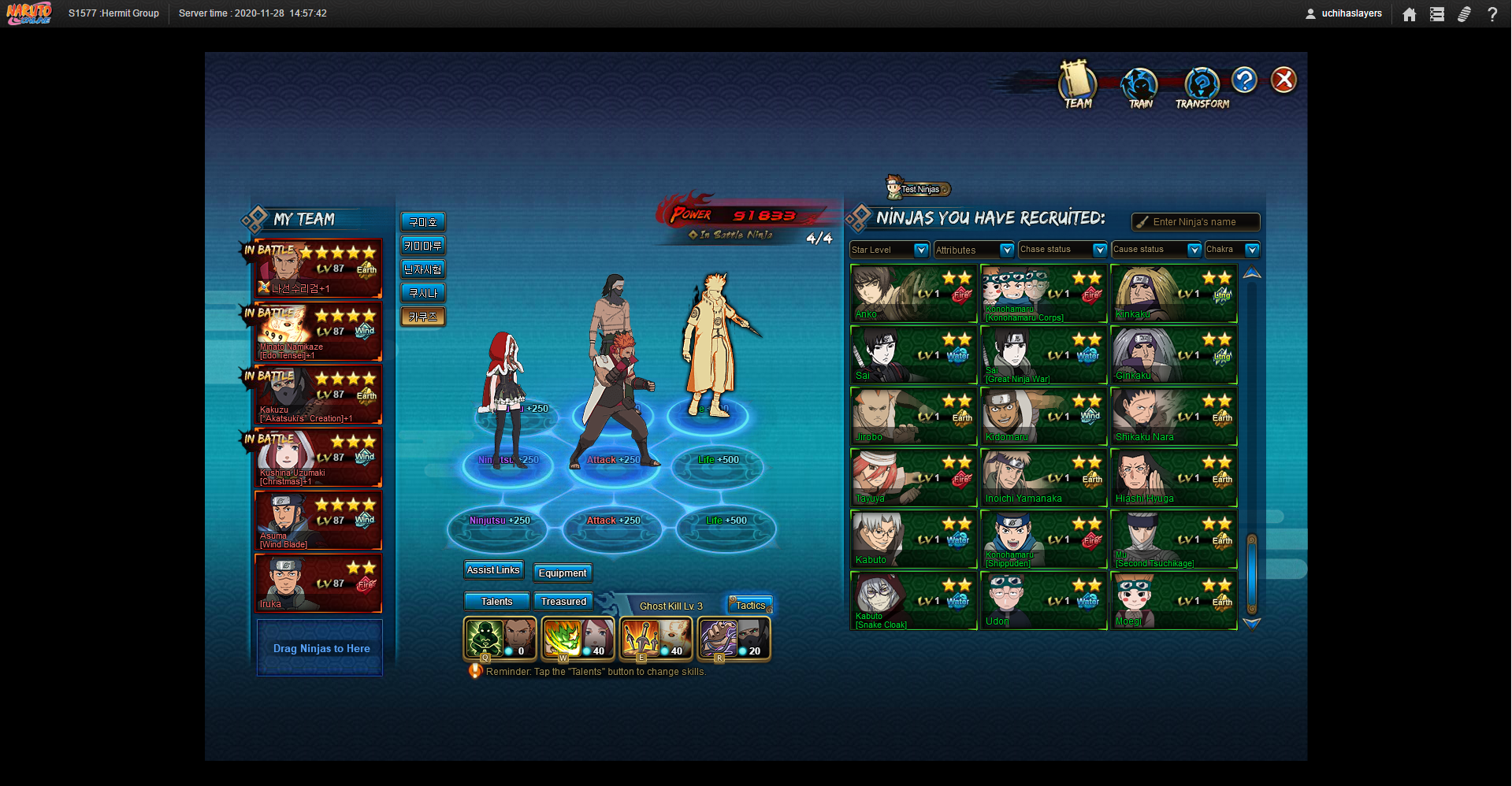The height and width of the screenshot is (786, 1512).
Task: Click the blue question mark help button
Action: tap(1244, 80)
